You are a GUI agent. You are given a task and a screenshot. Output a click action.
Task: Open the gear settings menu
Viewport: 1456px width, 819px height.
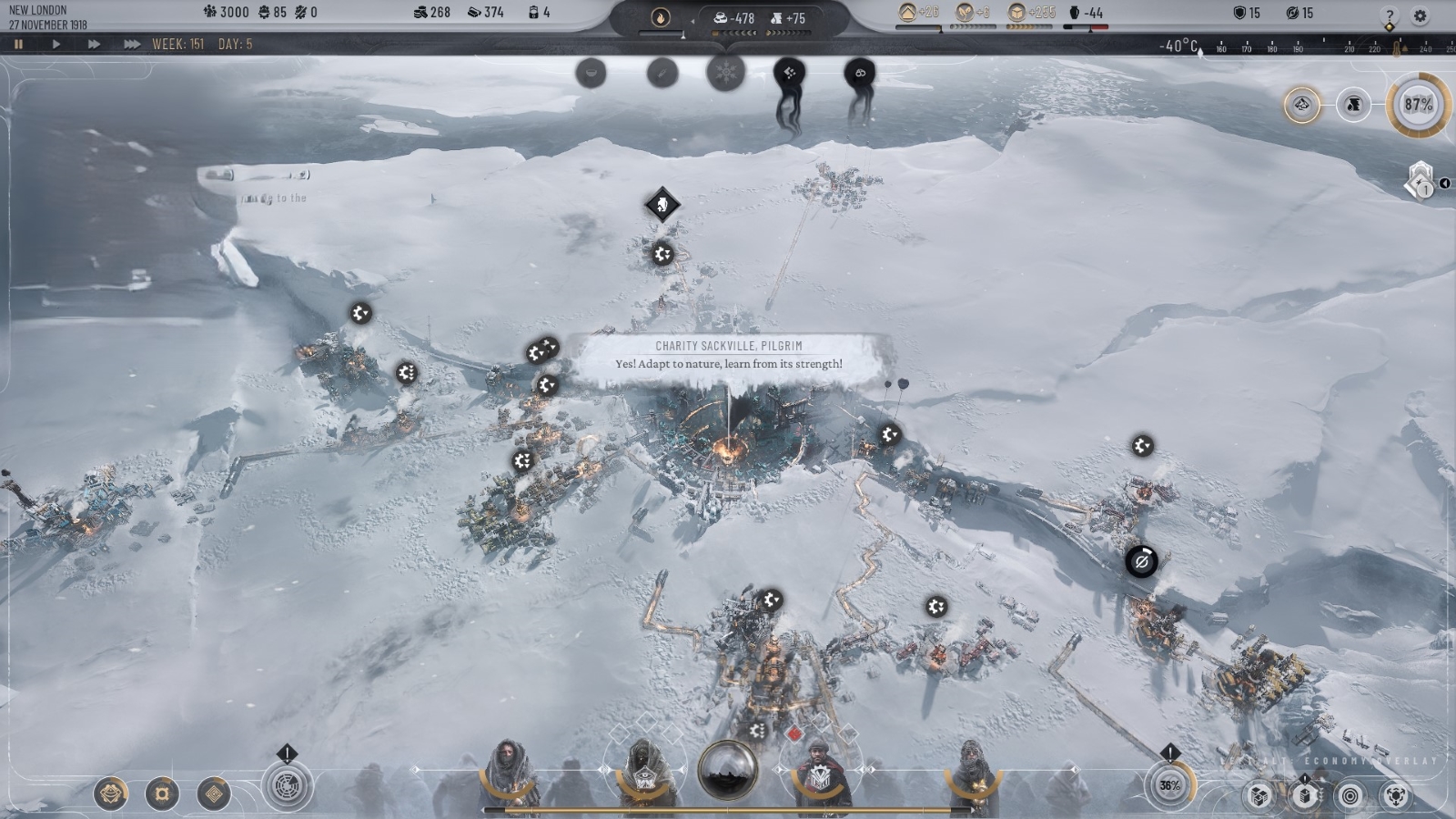point(1420,15)
